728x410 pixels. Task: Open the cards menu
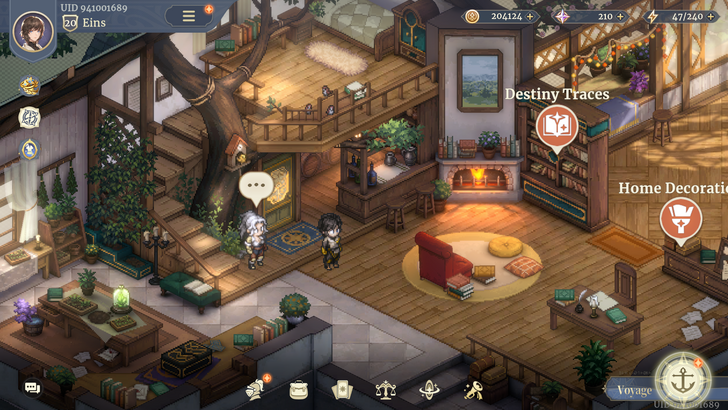[341, 389]
